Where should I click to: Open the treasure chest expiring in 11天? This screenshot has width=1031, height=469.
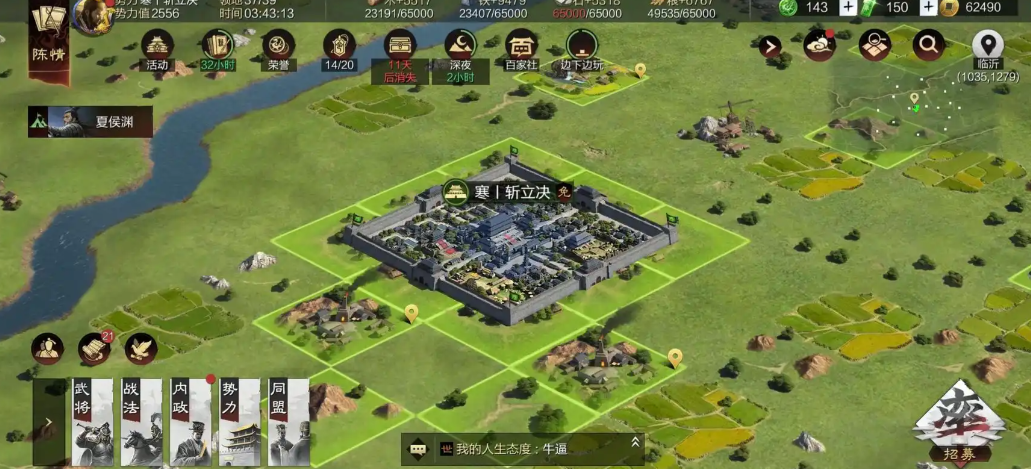[x=400, y=48]
